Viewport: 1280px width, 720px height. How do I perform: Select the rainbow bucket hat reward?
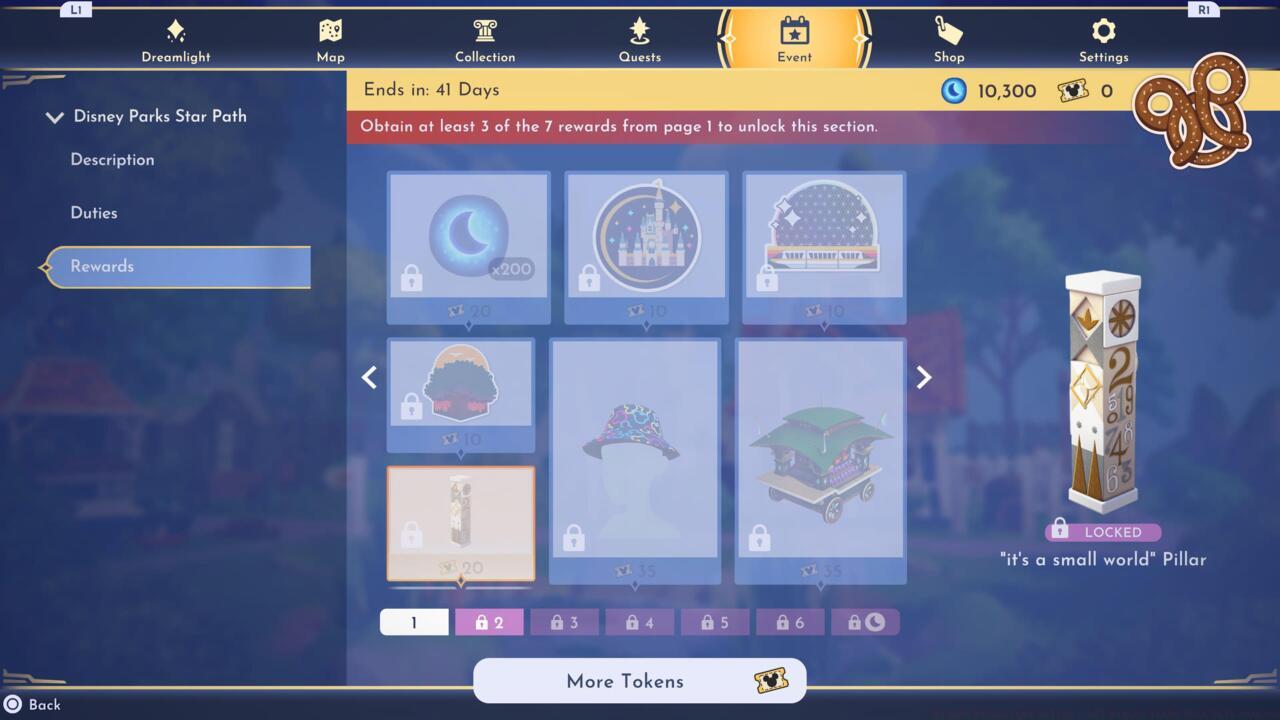[x=636, y=460]
